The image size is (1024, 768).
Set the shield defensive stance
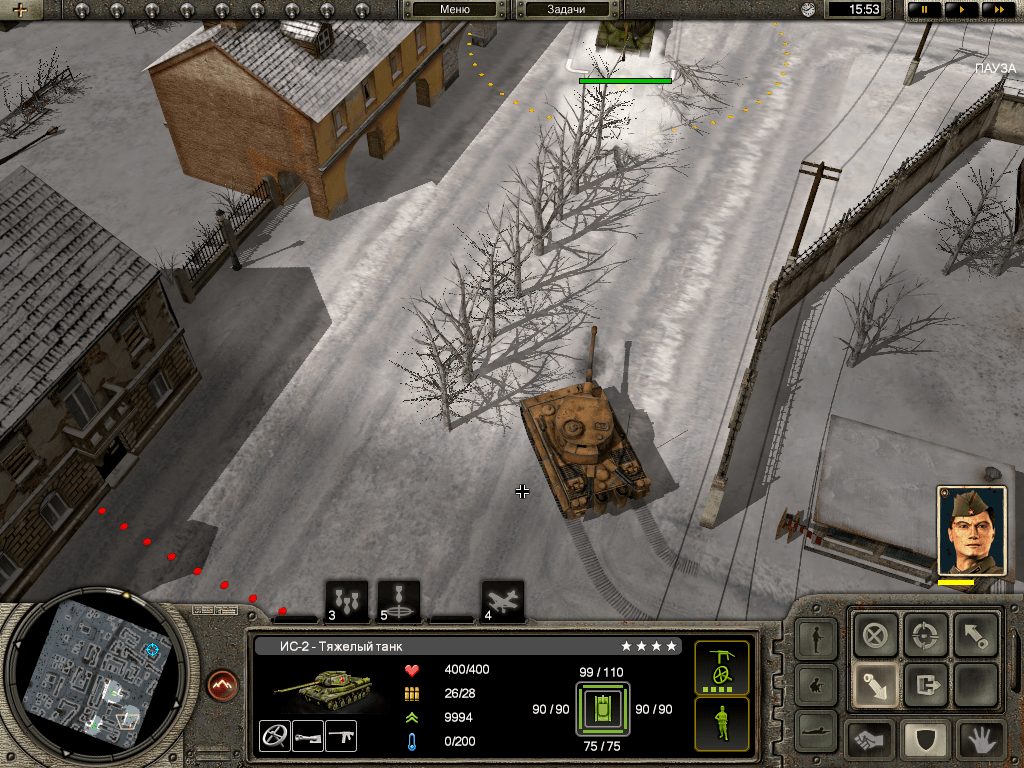[925, 740]
